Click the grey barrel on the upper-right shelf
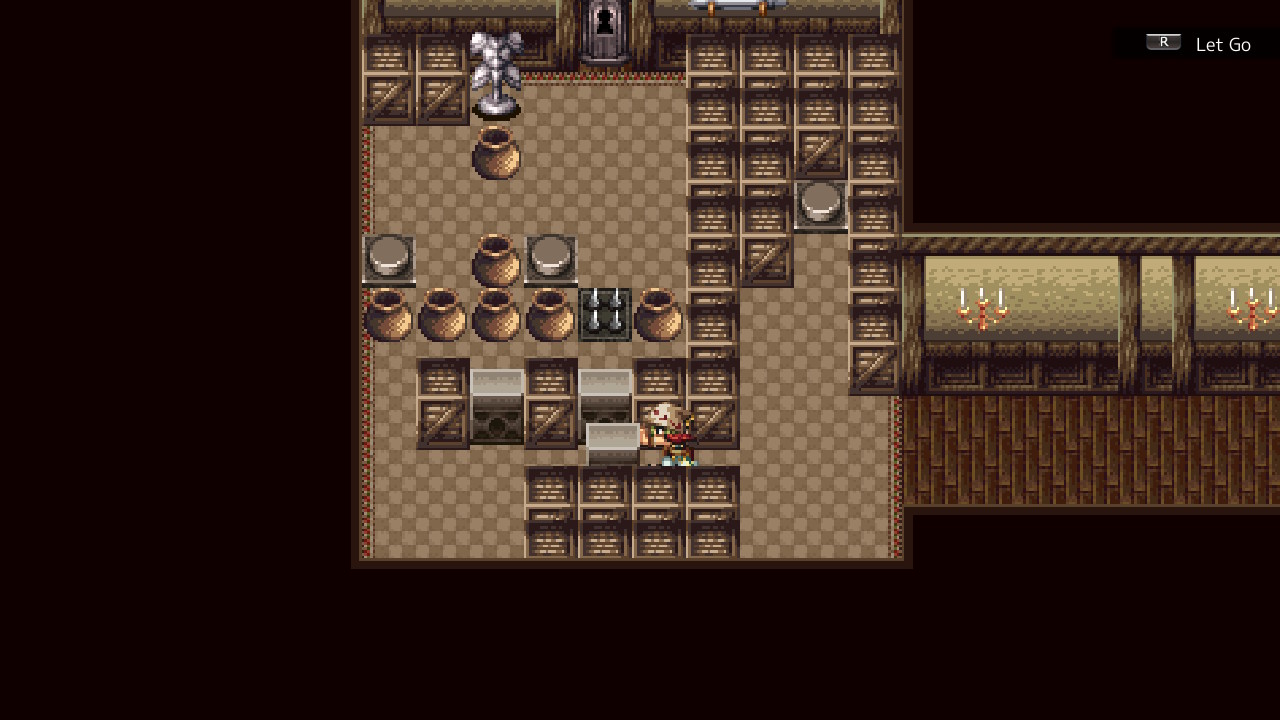 point(820,202)
